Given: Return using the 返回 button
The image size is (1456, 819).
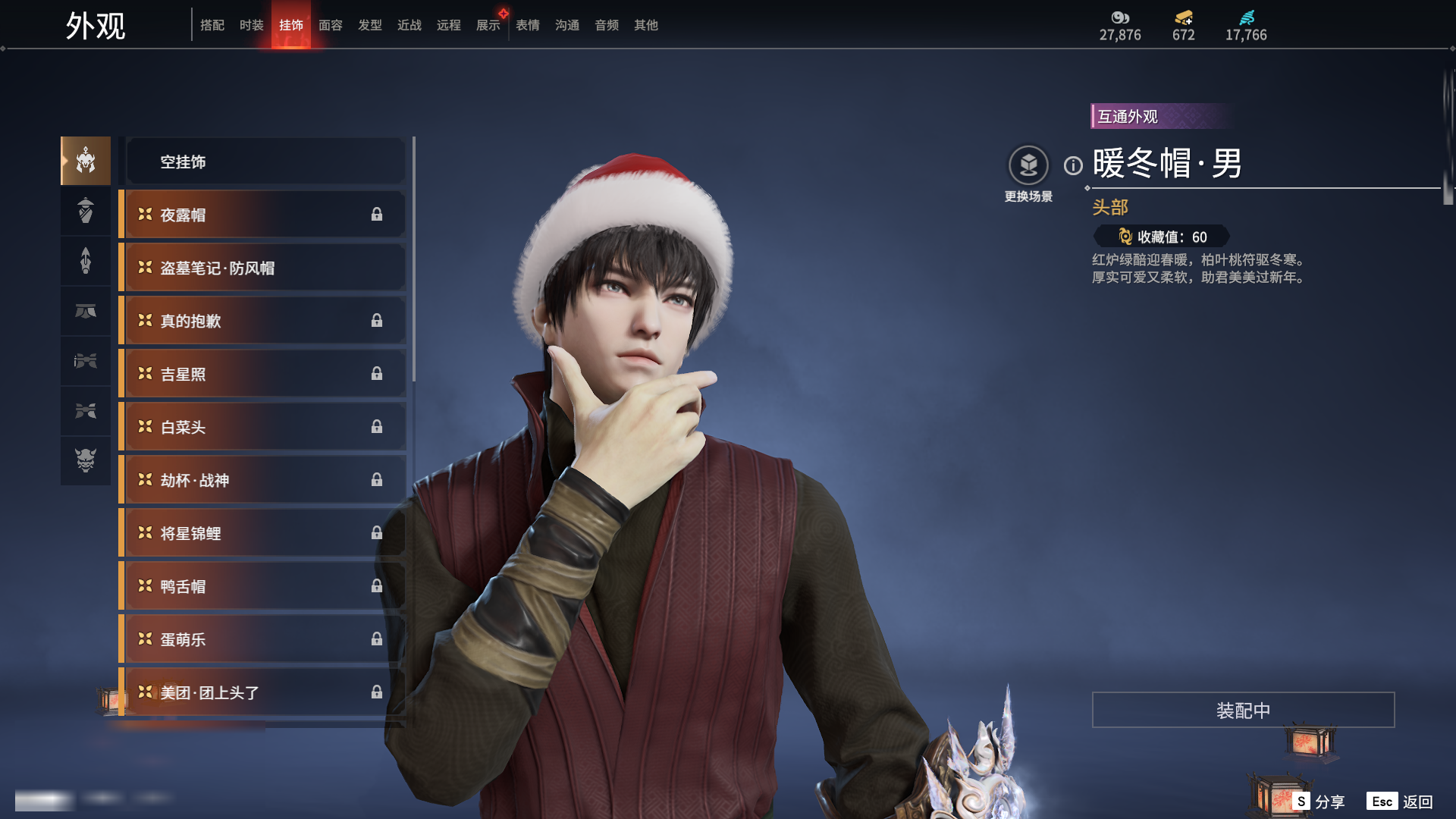Looking at the screenshot, I should (1401, 802).
